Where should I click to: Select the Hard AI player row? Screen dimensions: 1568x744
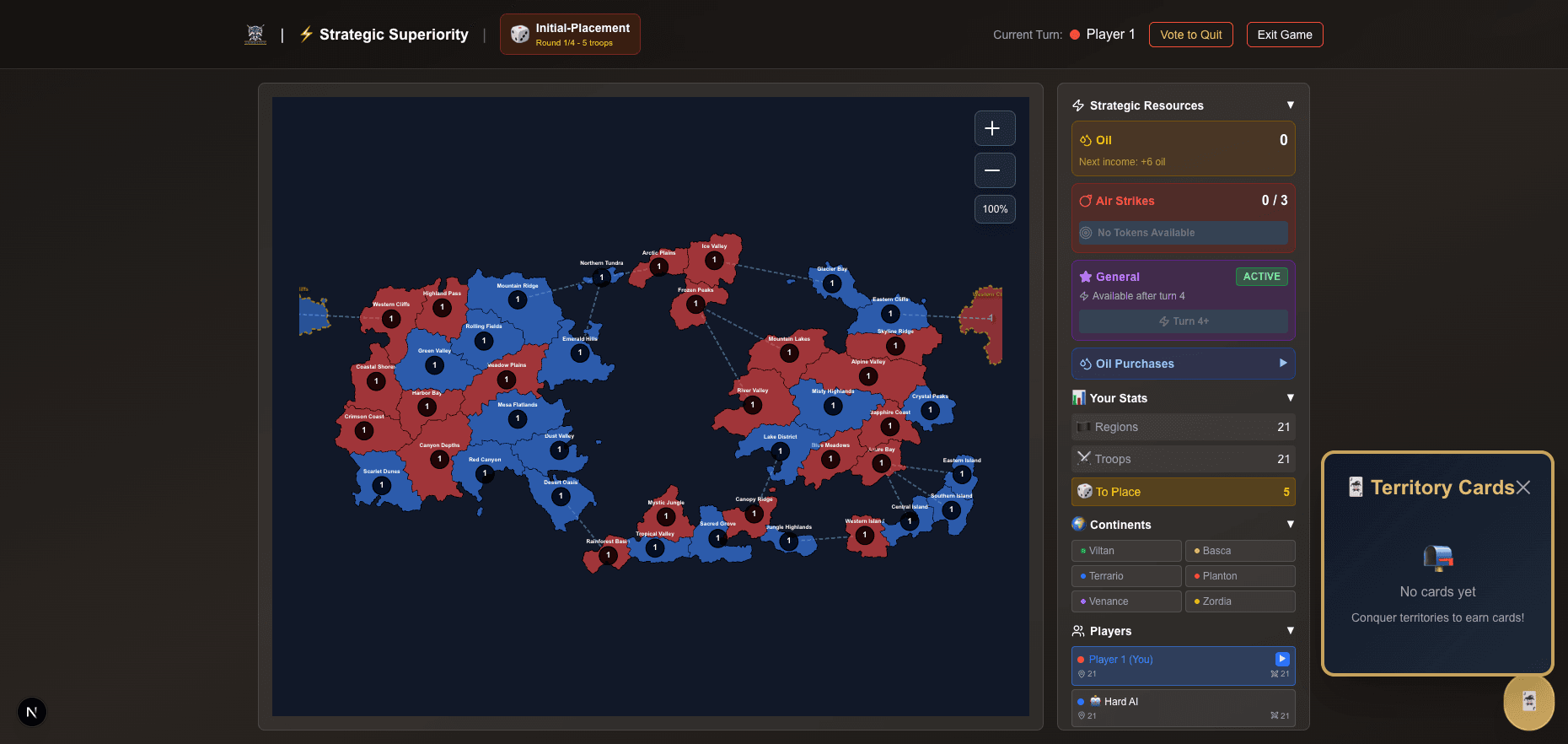tap(1183, 708)
